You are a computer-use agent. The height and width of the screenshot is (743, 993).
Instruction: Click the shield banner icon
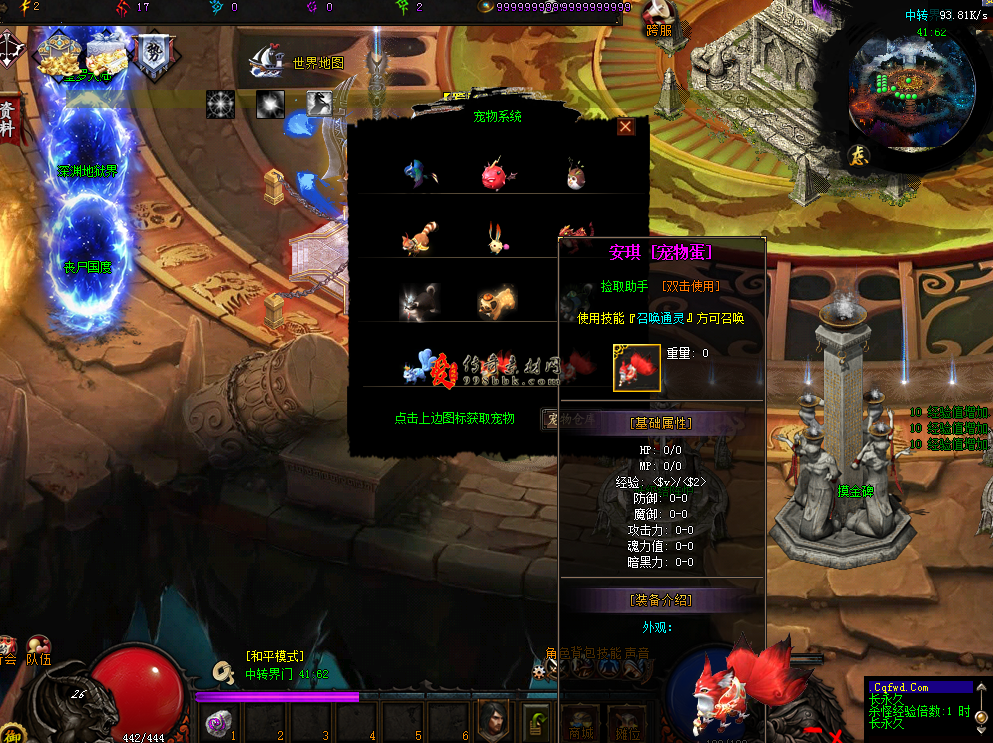[x=154, y=57]
